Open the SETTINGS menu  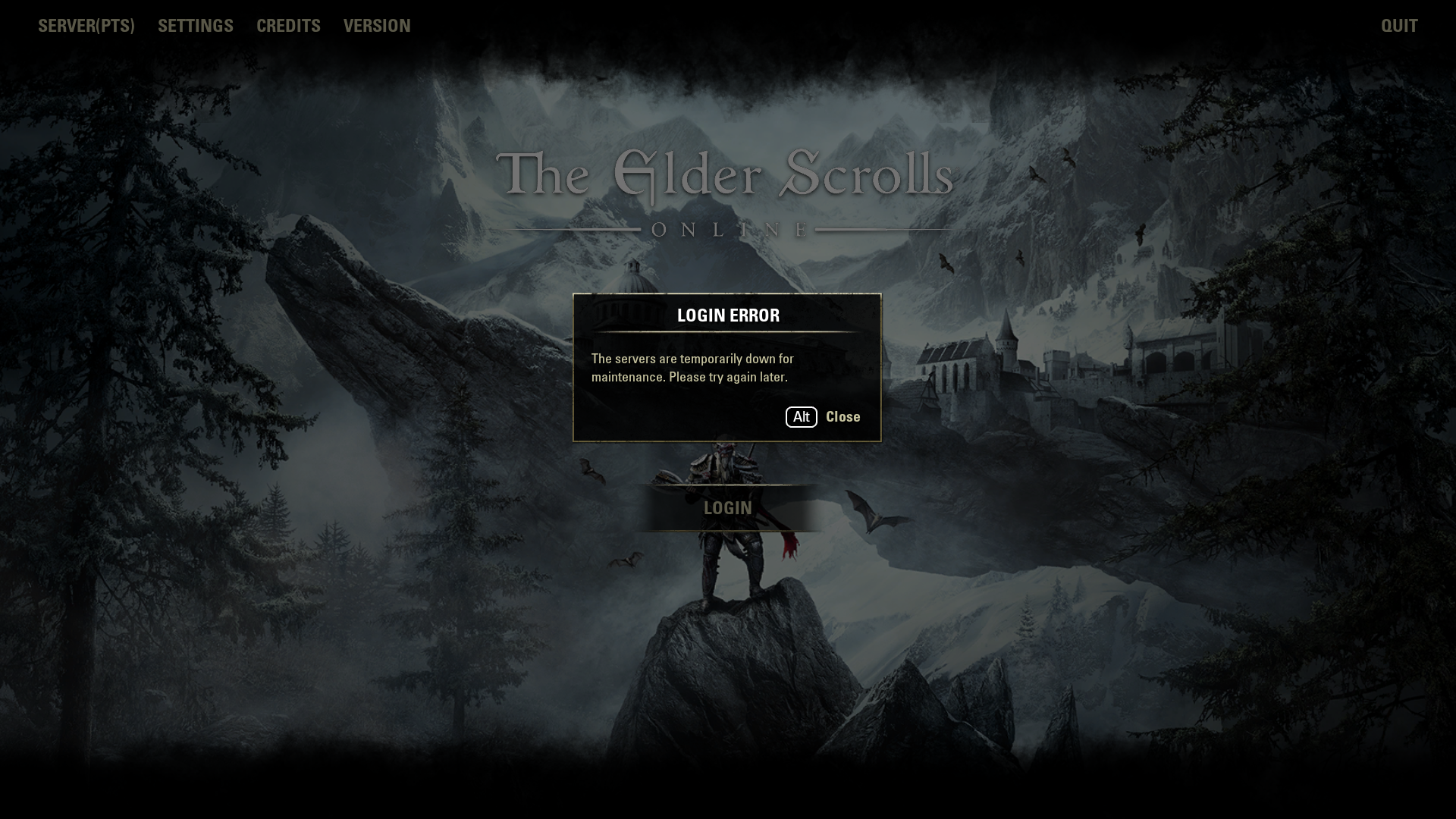(196, 26)
